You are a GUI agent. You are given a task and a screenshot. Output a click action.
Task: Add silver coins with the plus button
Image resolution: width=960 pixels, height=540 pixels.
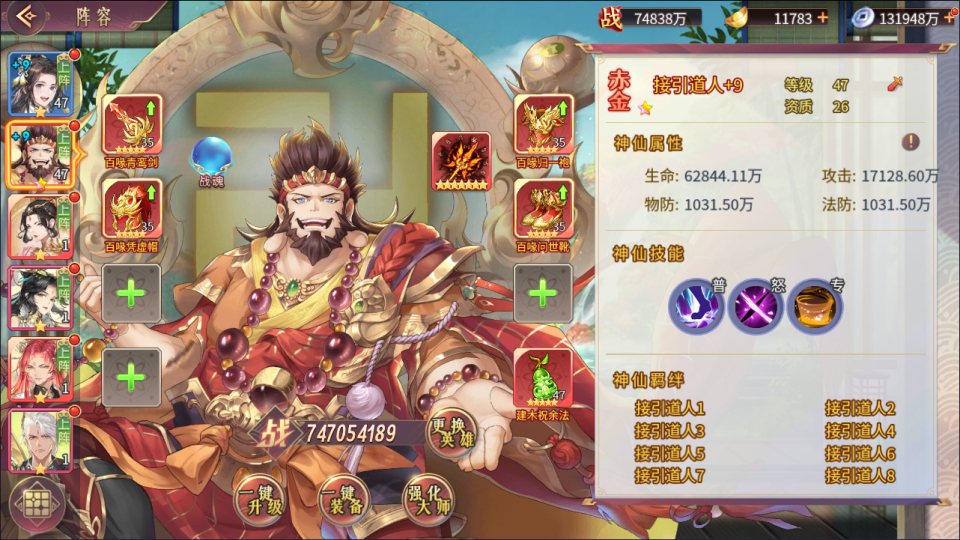(x=946, y=18)
